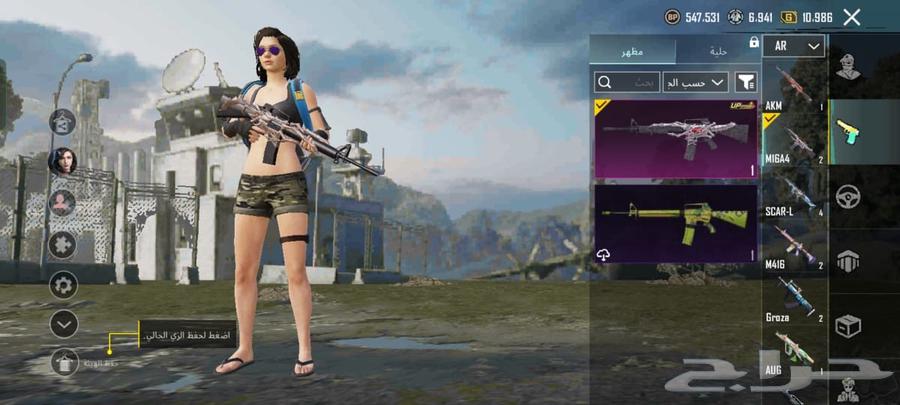Open the gear settings icon

click(x=63, y=285)
